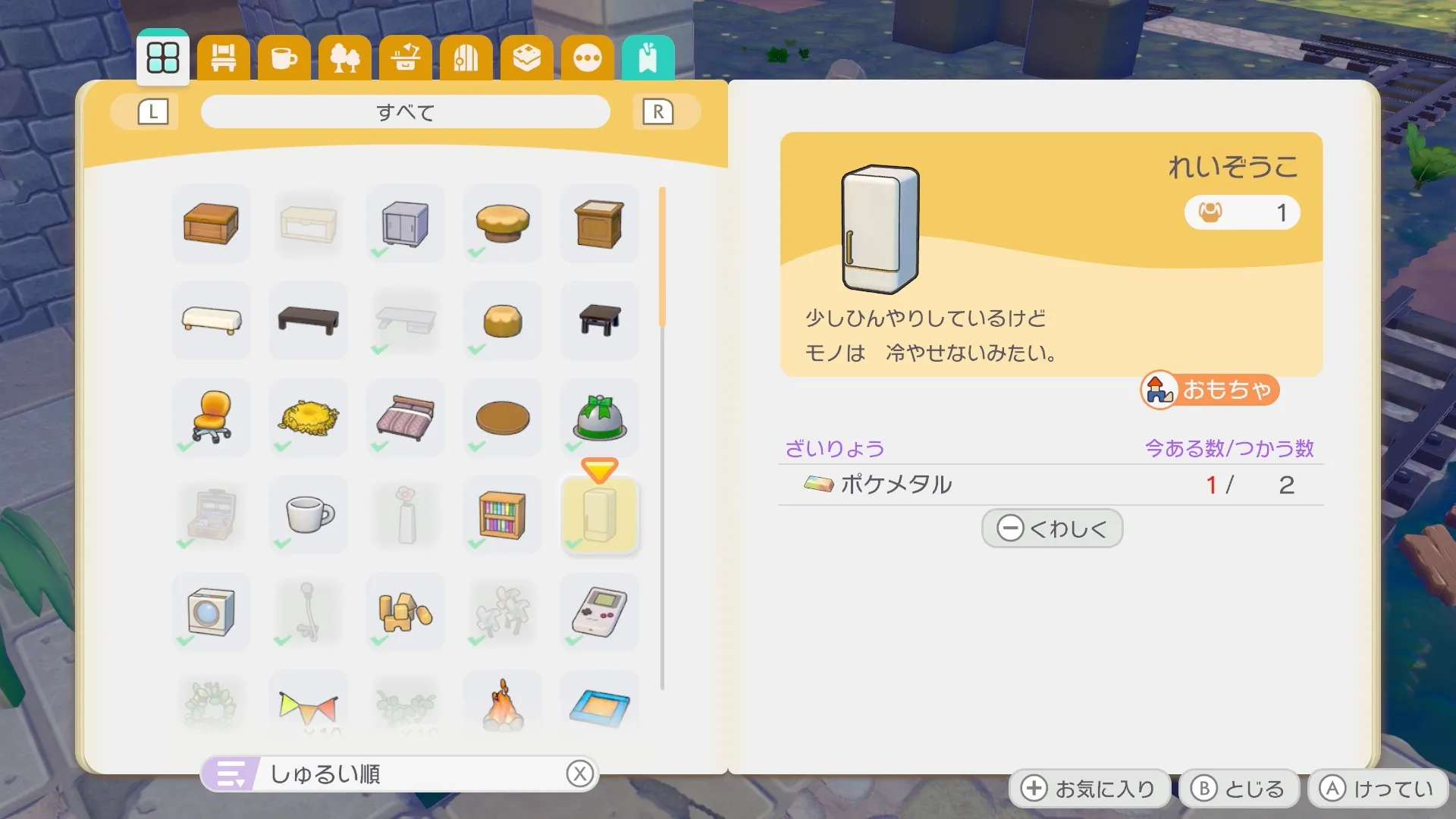Select the Game Boy item thumbnail
Viewport: 1456px width, 819px height.
[x=599, y=612]
